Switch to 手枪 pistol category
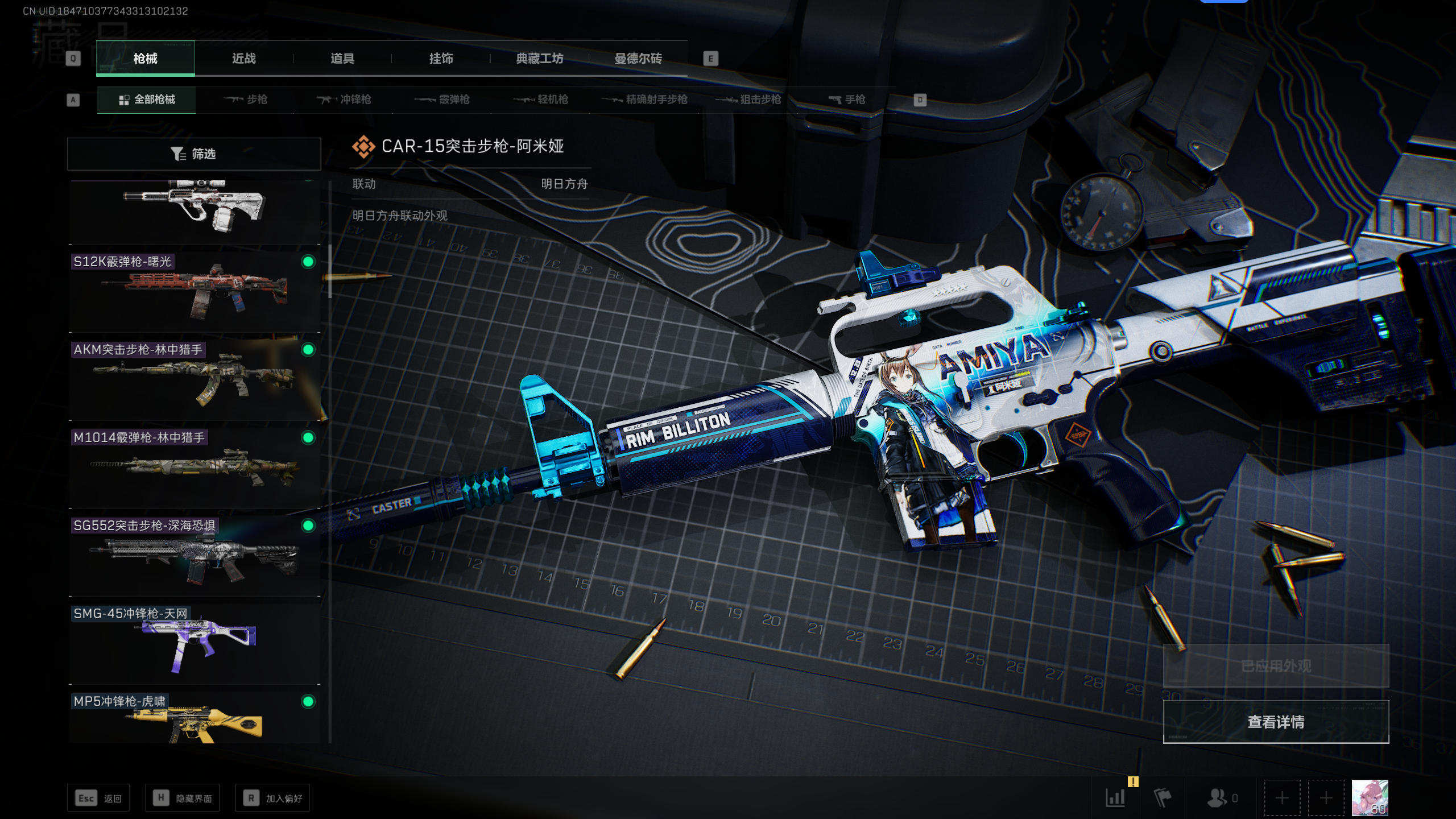 tap(847, 100)
